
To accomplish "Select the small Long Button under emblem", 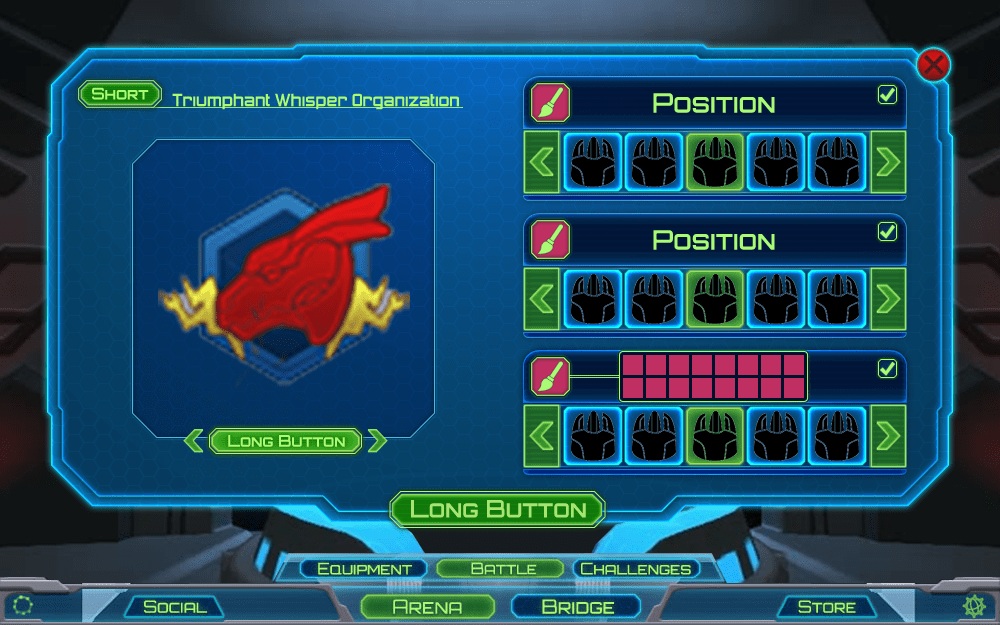I will click(x=286, y=441).
